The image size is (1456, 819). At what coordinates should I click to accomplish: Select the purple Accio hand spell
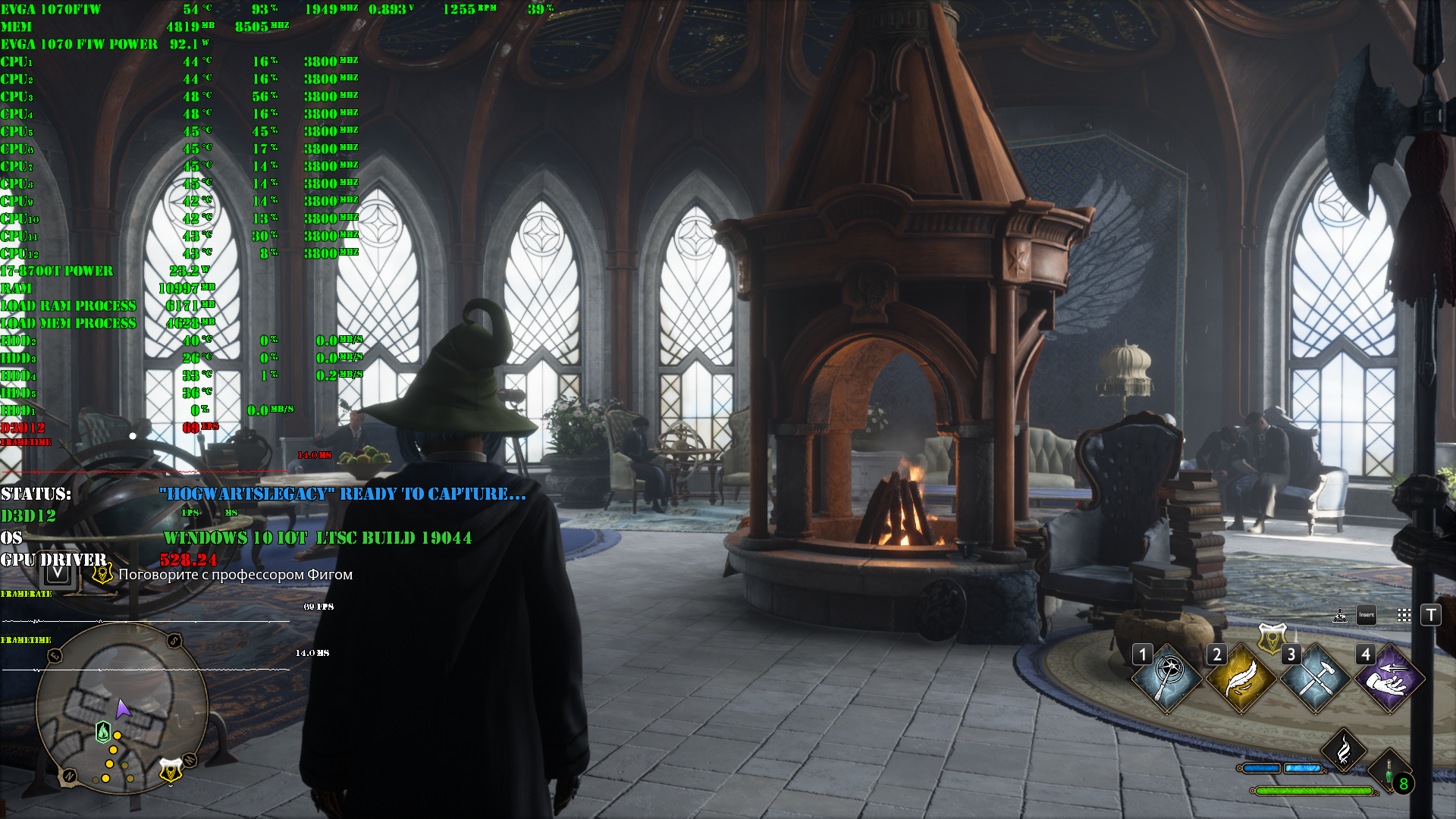(x=1389, y=679)
